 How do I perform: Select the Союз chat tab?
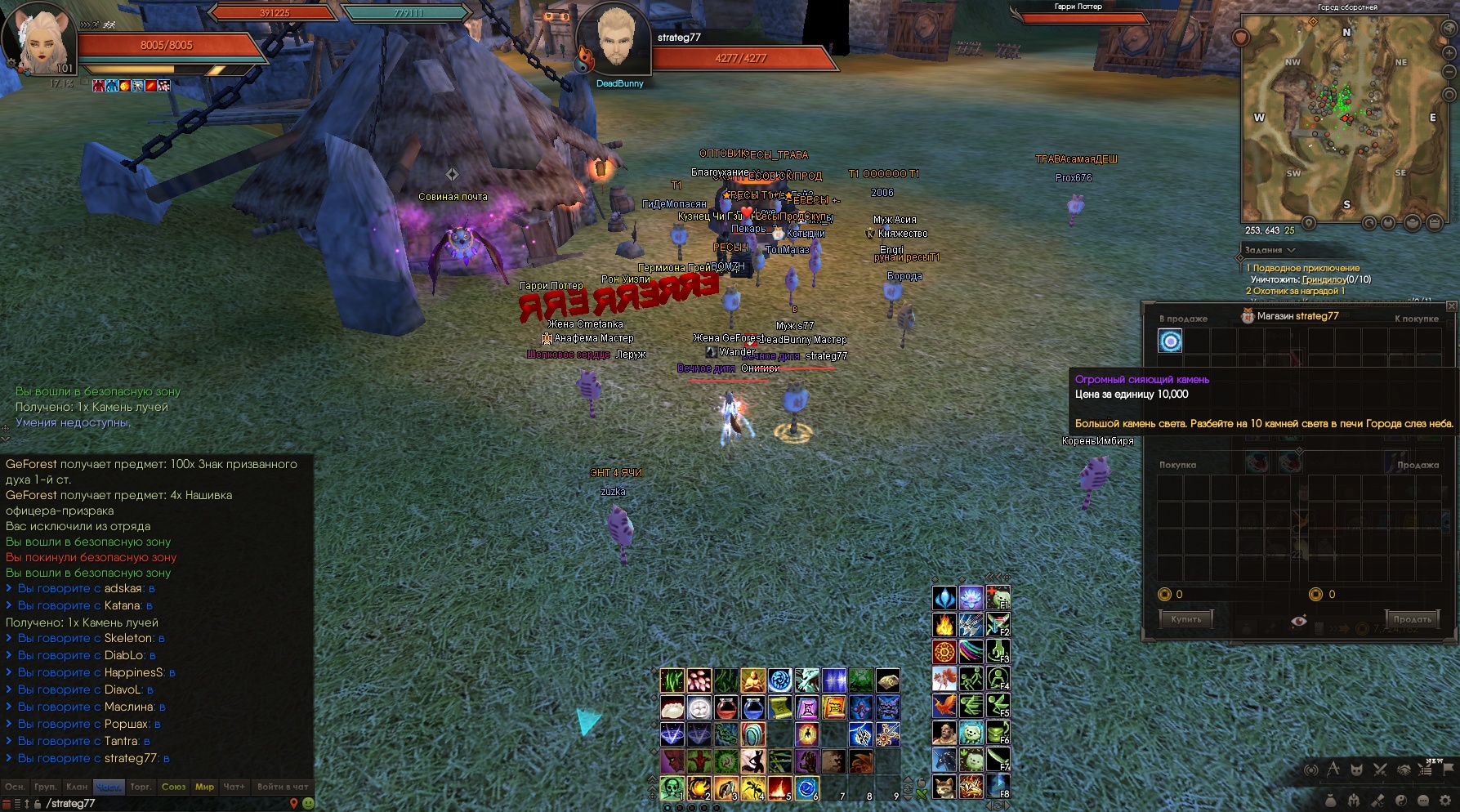[x=173, y=787]
